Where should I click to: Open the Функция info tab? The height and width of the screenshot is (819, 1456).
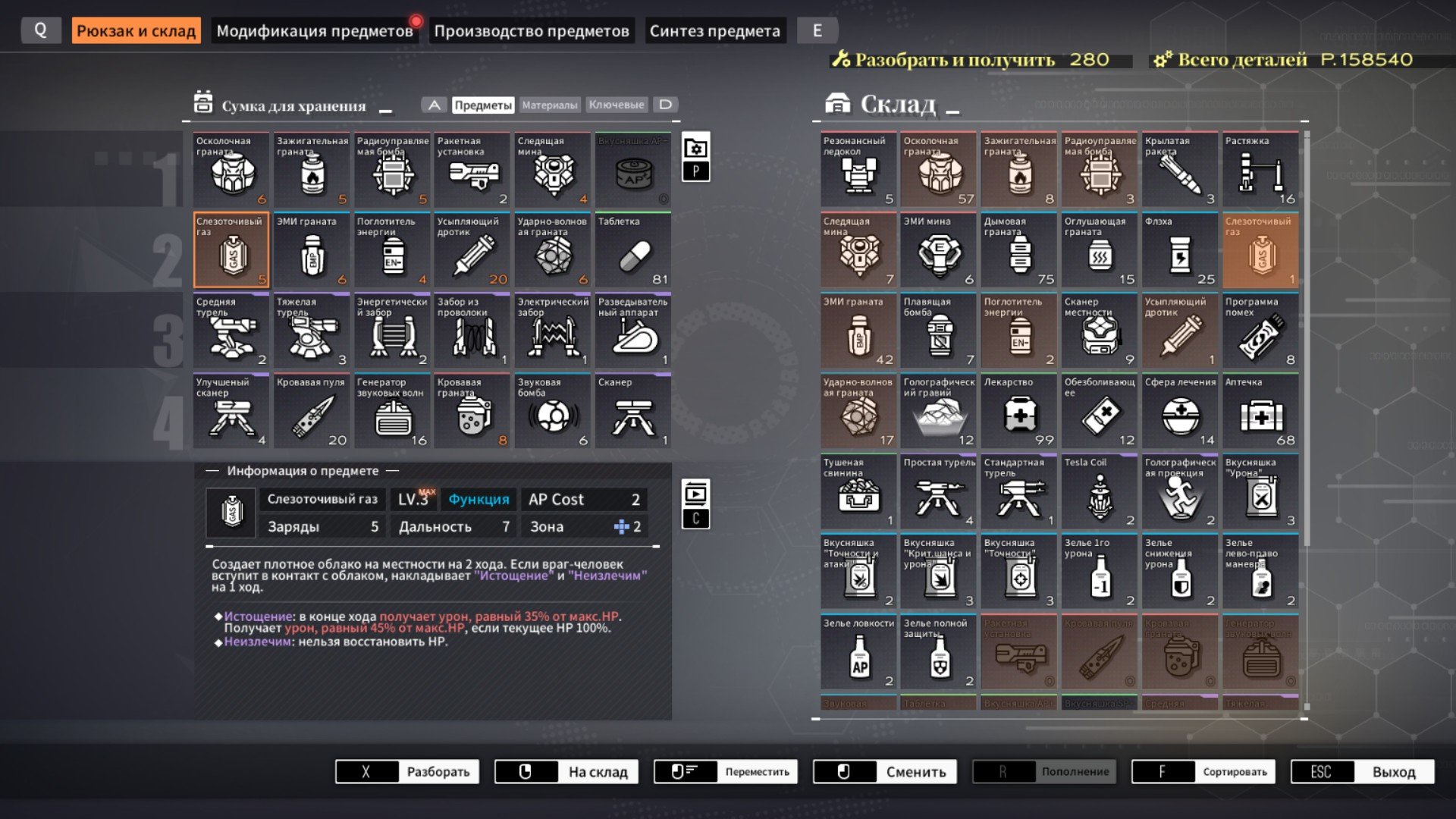tap(479, 500)
